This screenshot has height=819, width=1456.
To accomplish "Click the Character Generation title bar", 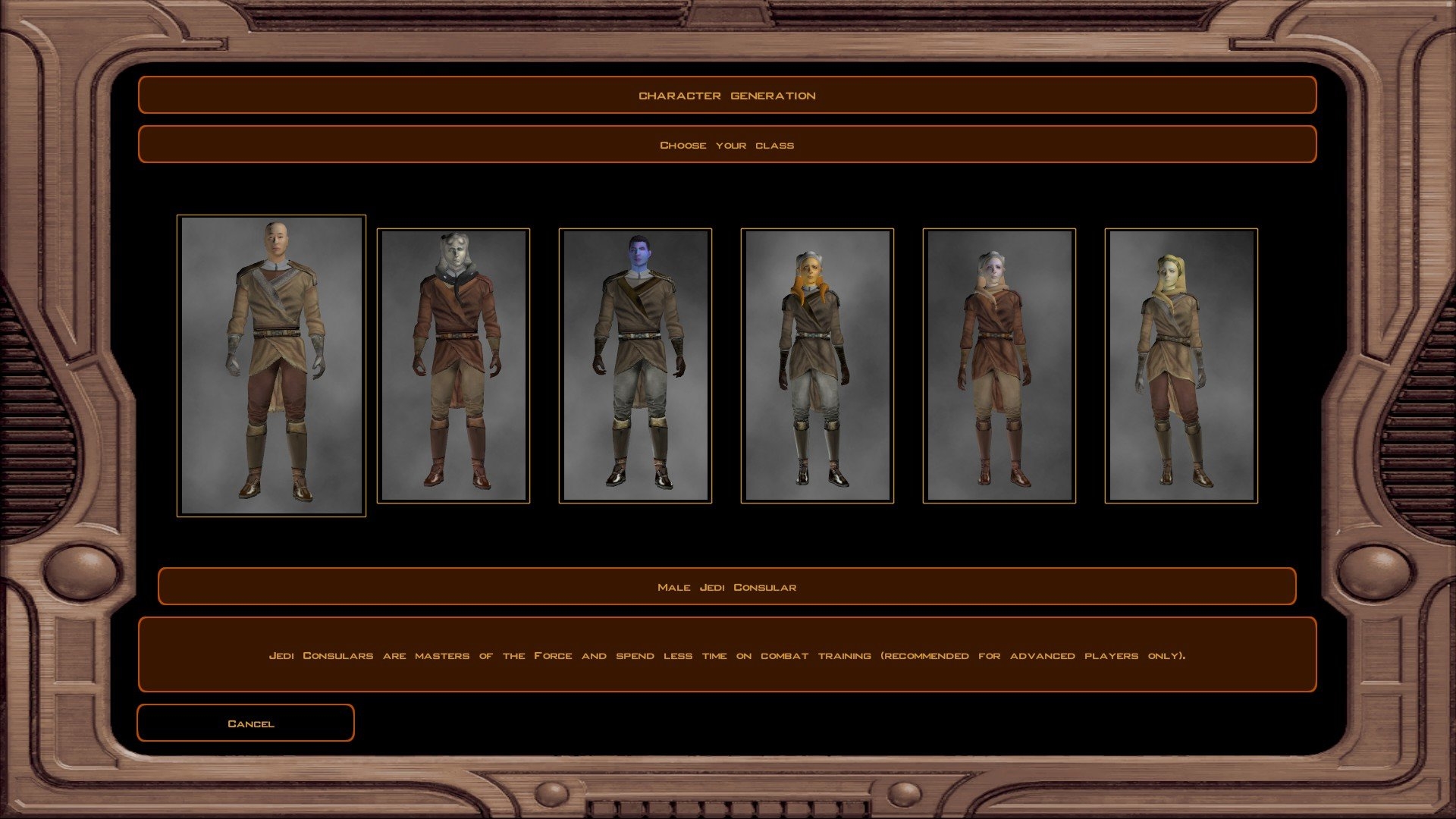I will 727,96.
